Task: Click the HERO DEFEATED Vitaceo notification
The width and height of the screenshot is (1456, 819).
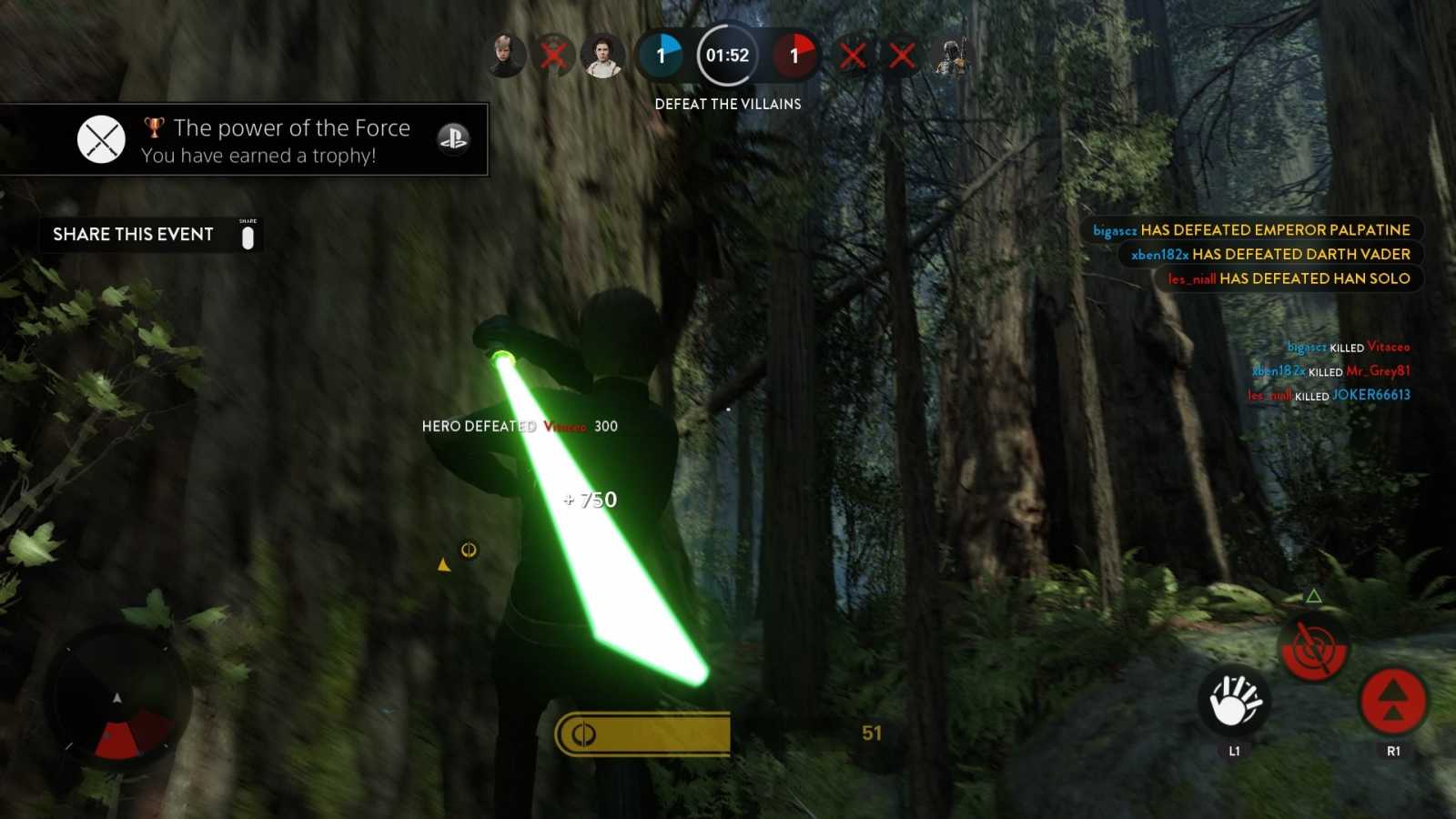Action: 519,425
